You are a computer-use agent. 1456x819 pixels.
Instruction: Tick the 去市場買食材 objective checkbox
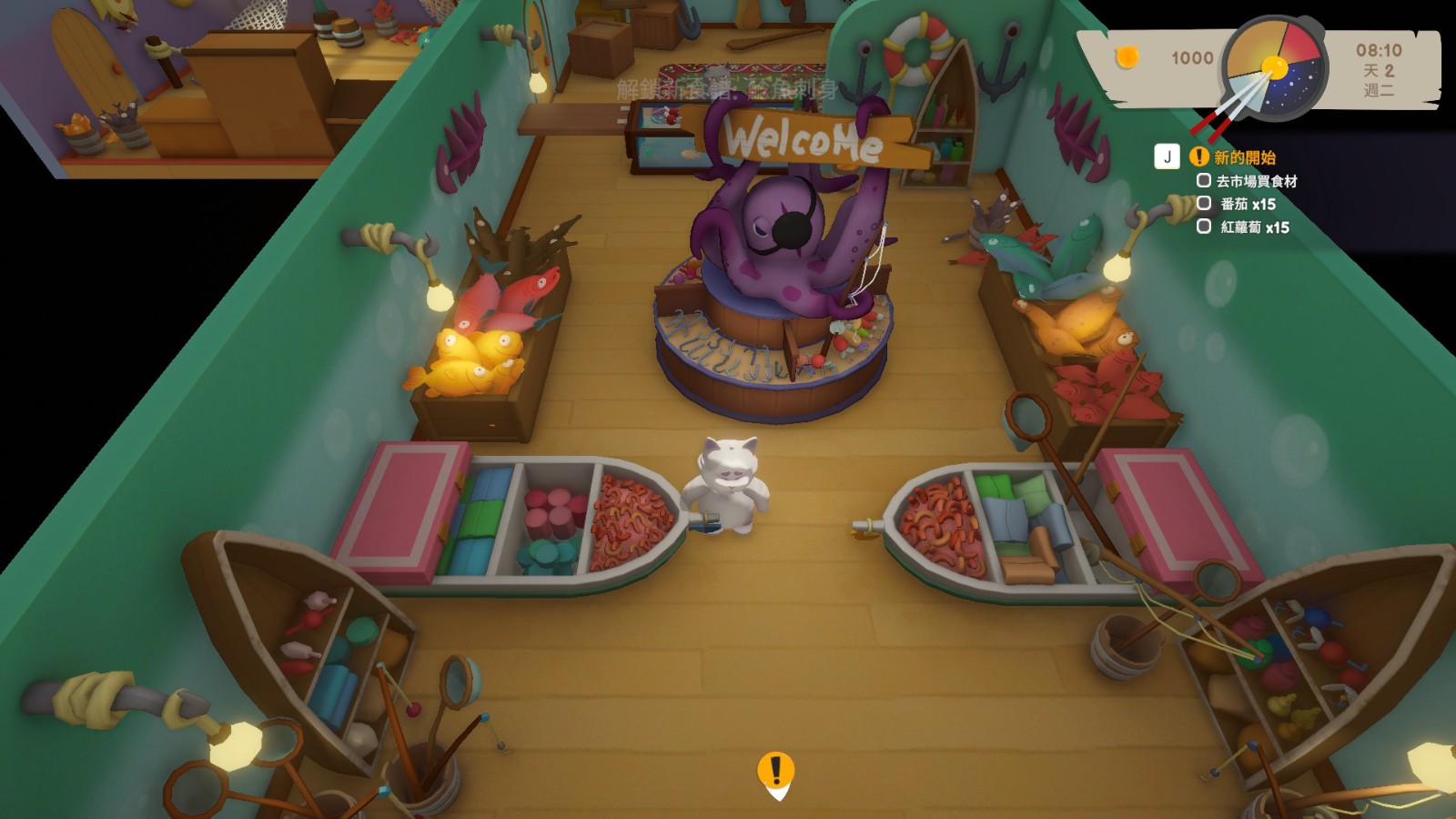pos(1203,180)
